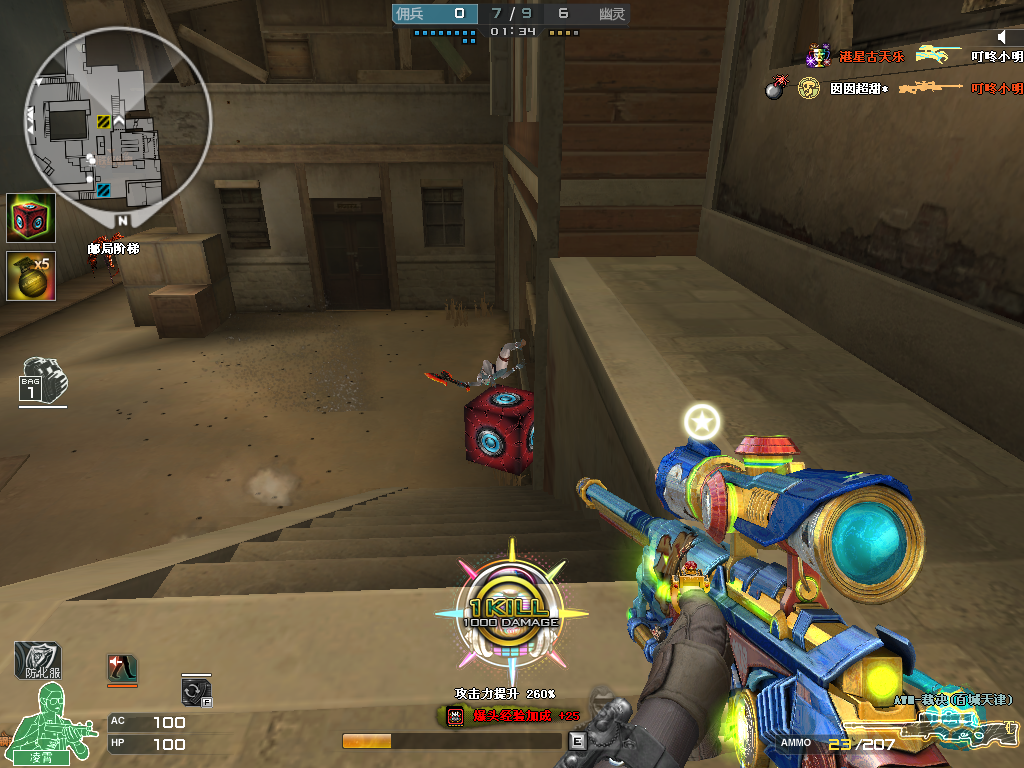This screenshot has width=1024, height=768.
Task: Open the Bag 1 backpack icon
Action: tap(41, 381)
